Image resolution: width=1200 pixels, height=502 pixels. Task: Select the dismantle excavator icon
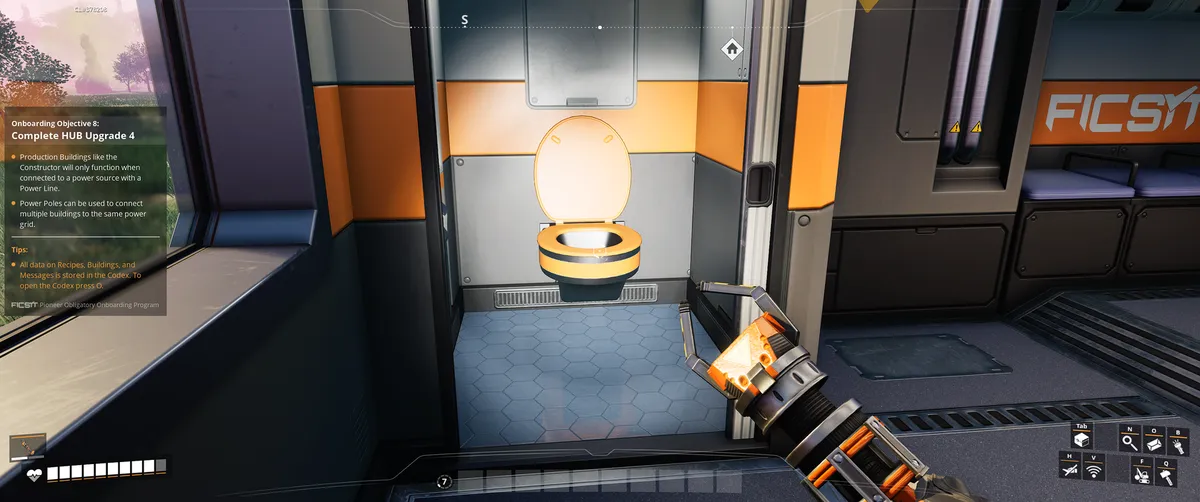[1141, 475]
